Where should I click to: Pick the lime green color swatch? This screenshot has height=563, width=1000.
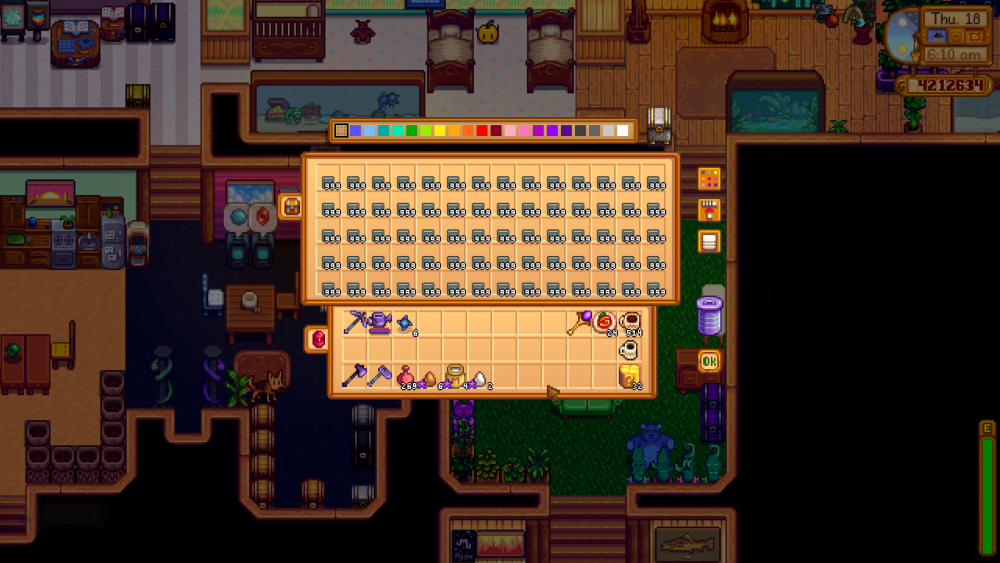[426, 131]
